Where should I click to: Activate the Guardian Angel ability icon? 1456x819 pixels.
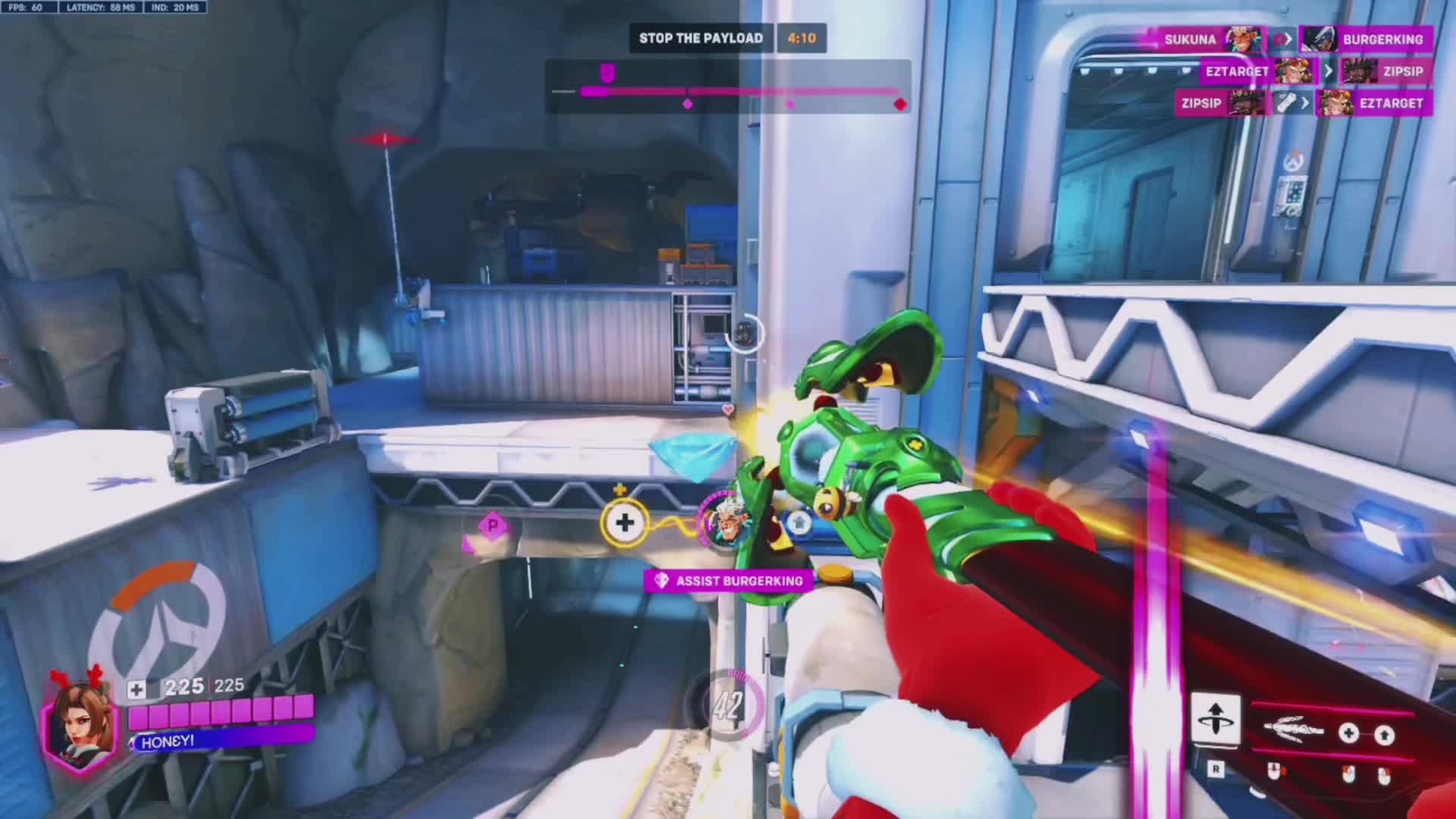[x=1216, y=718]
